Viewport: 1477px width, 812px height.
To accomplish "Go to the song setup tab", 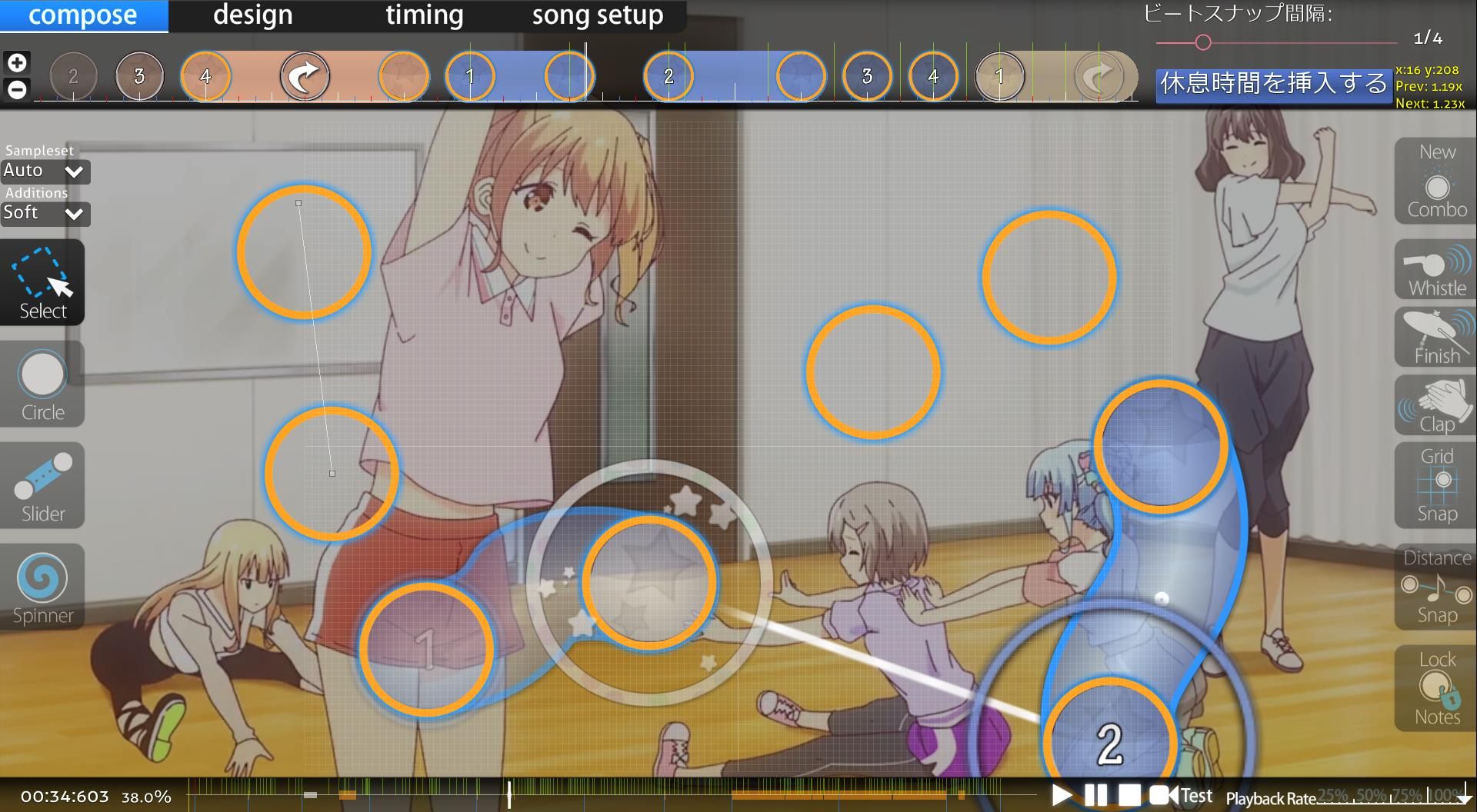I will click(x=597, y=15).
